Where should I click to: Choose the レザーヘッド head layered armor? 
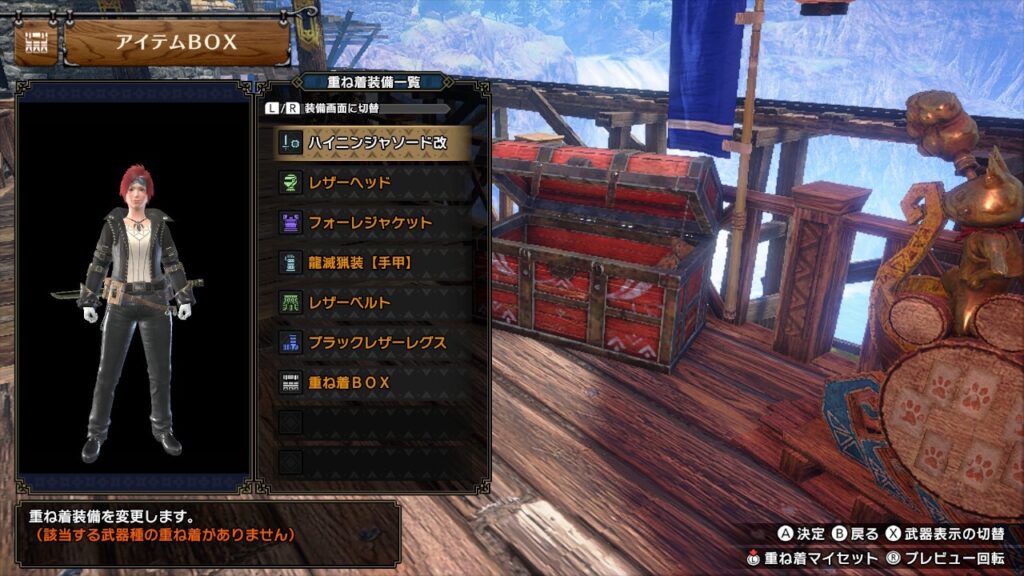click(373, 182)
